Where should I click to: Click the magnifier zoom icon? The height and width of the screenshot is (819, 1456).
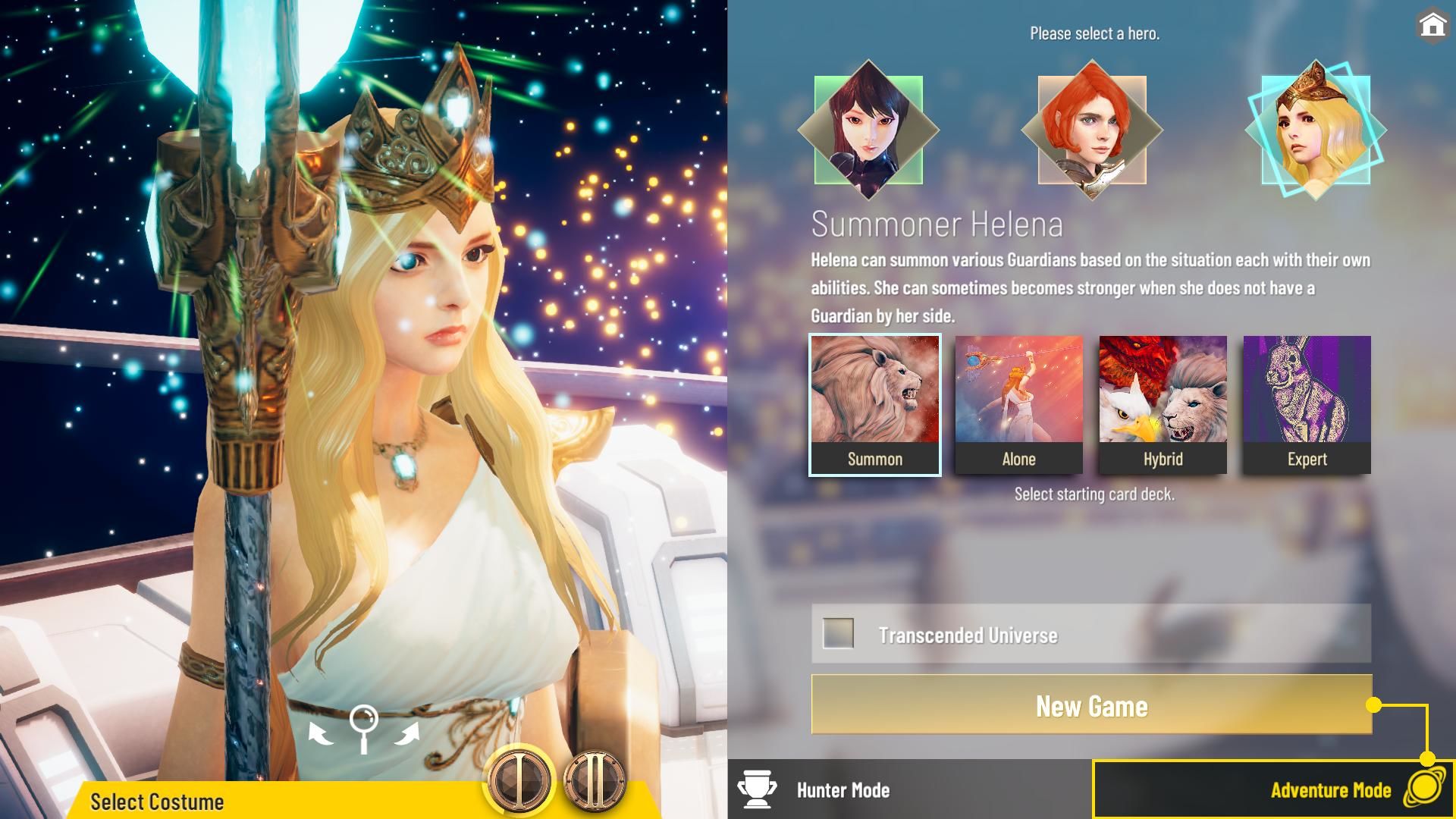coord(364,726)
